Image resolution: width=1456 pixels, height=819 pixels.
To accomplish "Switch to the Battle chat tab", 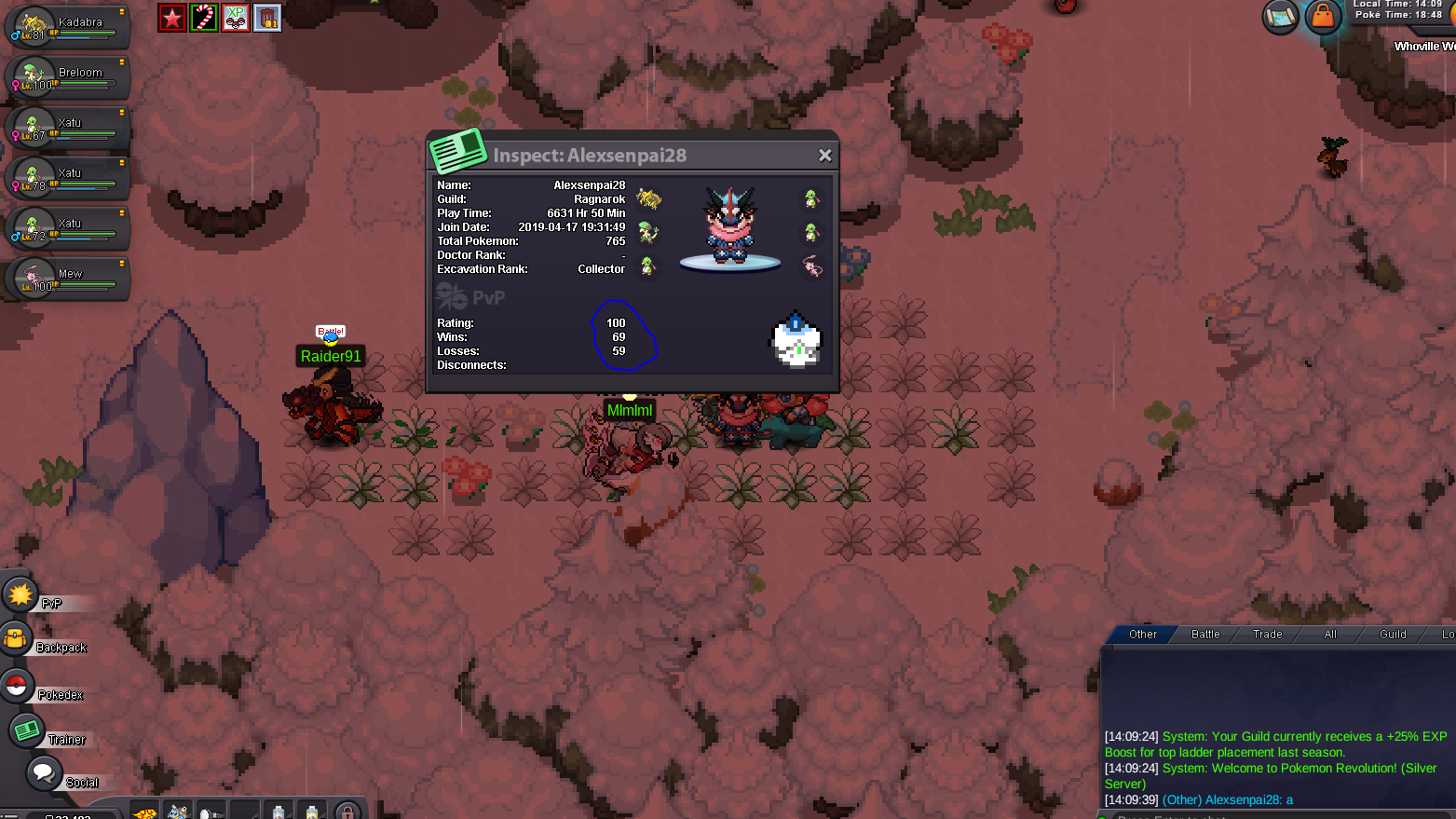I will [1205, 635].
